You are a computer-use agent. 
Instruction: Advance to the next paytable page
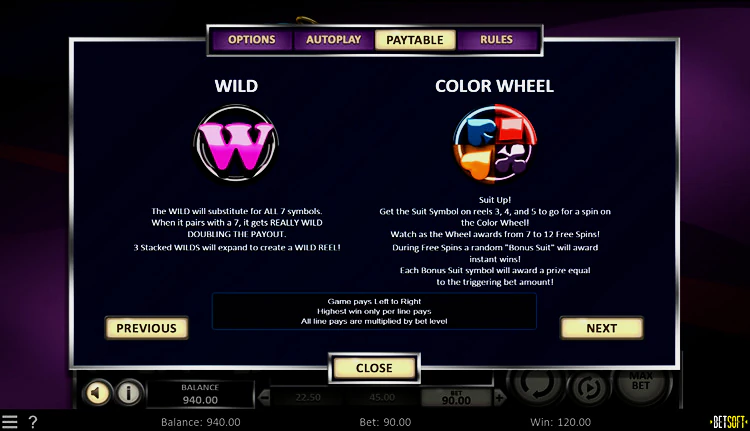[x=601, y=328]
